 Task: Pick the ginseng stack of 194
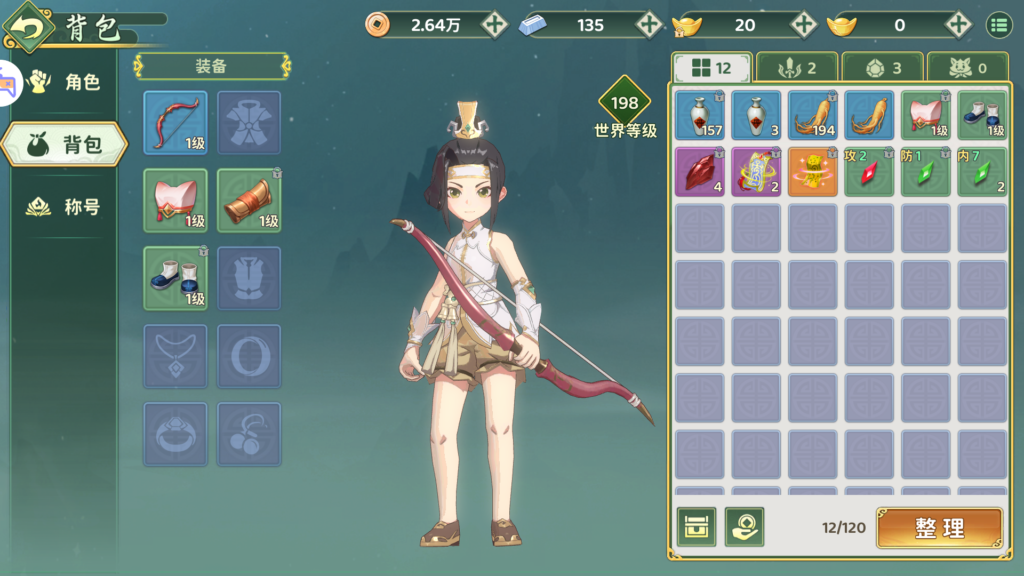pos(812,115)
